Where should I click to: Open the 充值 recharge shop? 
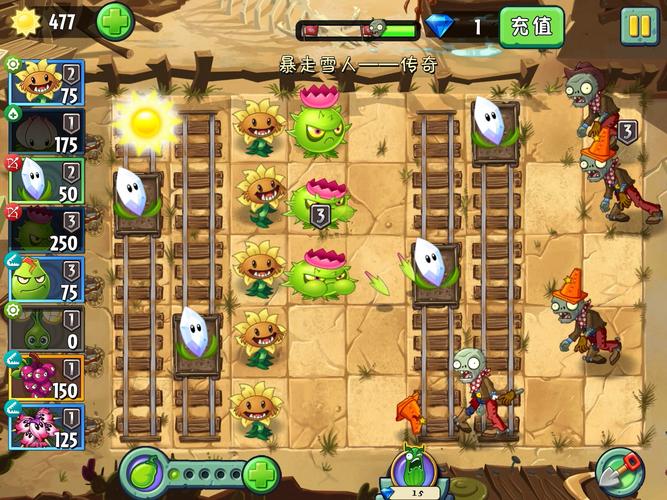click(x=531, y=26)
